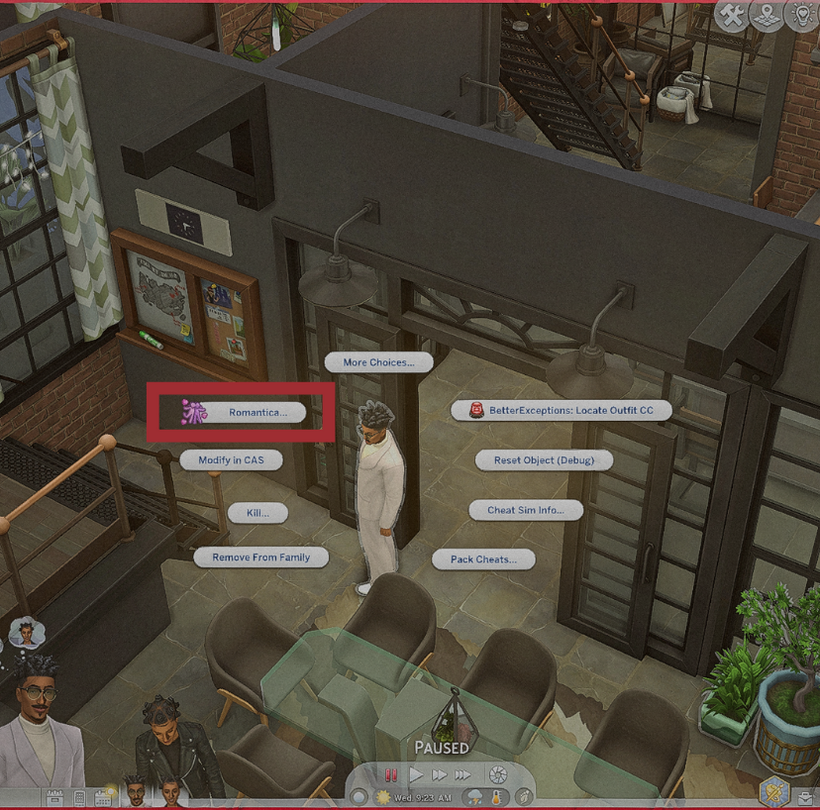820x810 pixels.
Task: Resume game at normal play speed
Action: [x=416, y=774]
